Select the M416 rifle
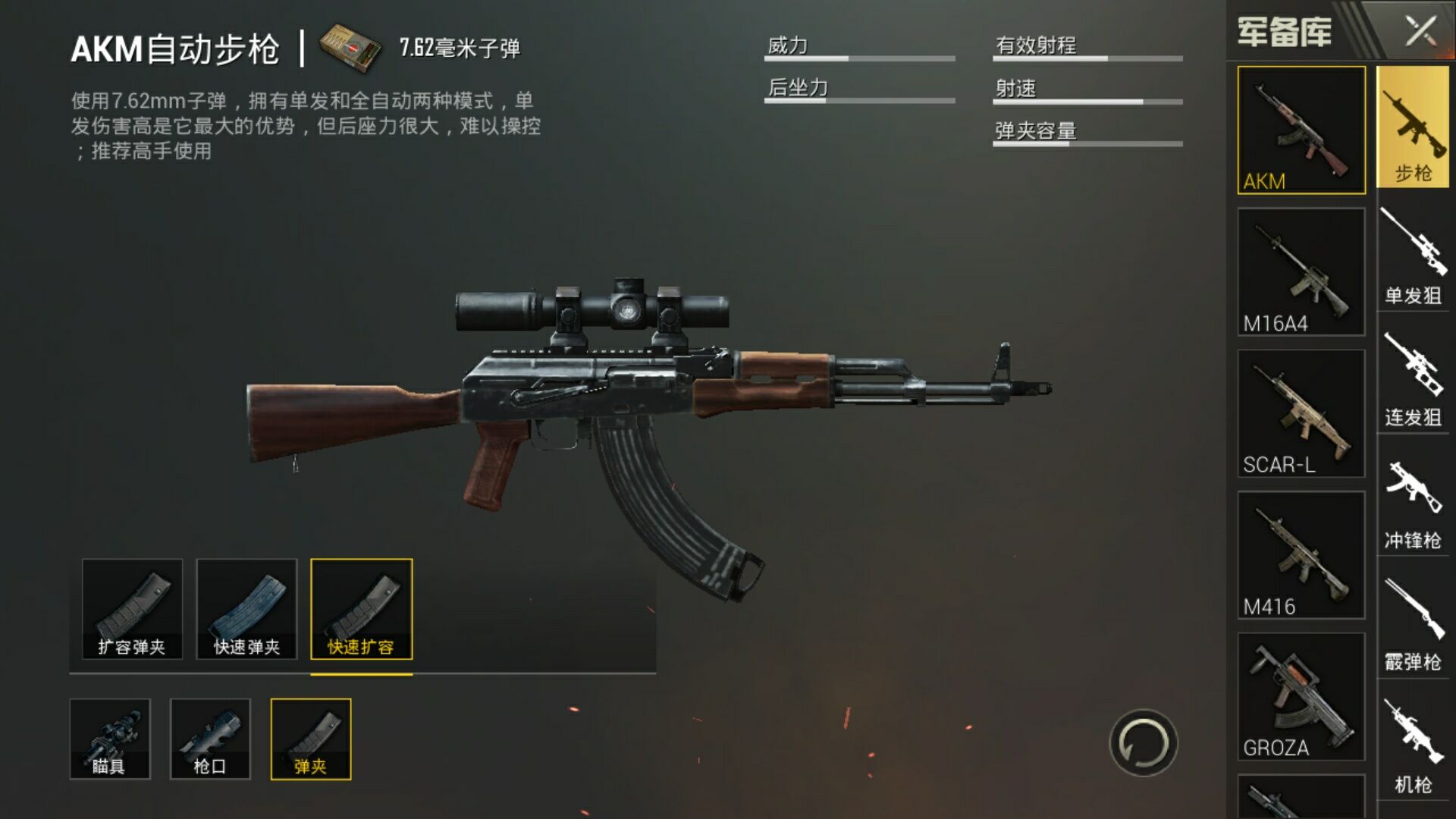 coord(1301,554)
